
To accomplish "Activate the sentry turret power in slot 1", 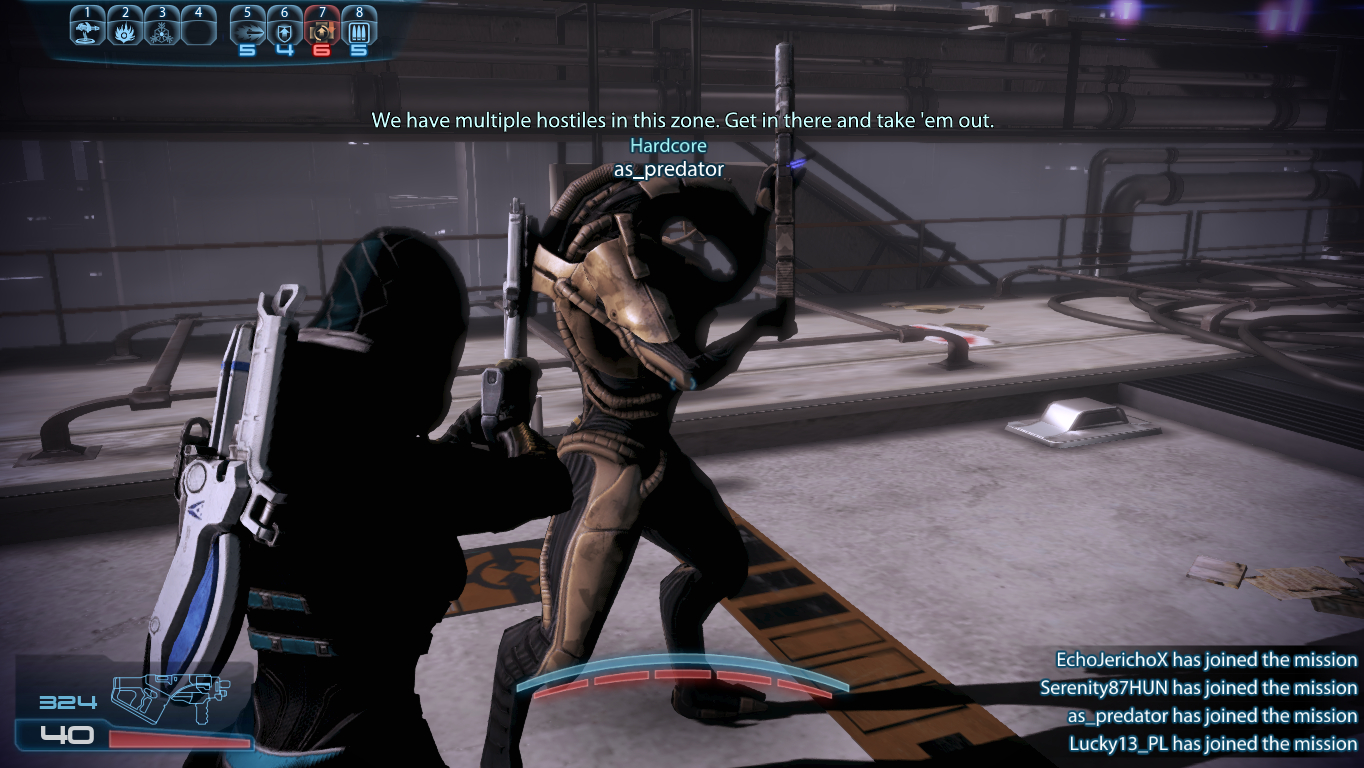I will coord(88,30).
